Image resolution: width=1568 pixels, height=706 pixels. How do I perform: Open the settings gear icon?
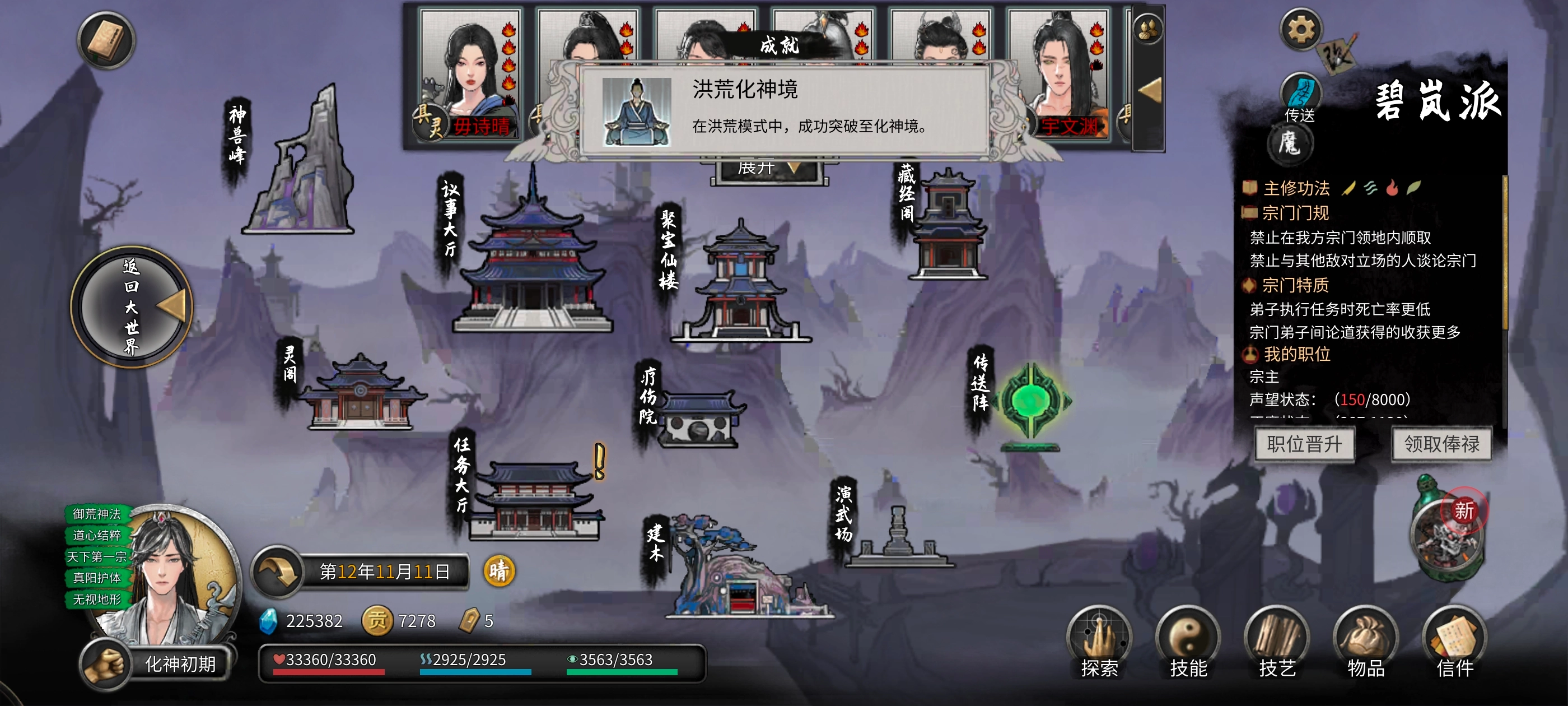(1301, 30)
